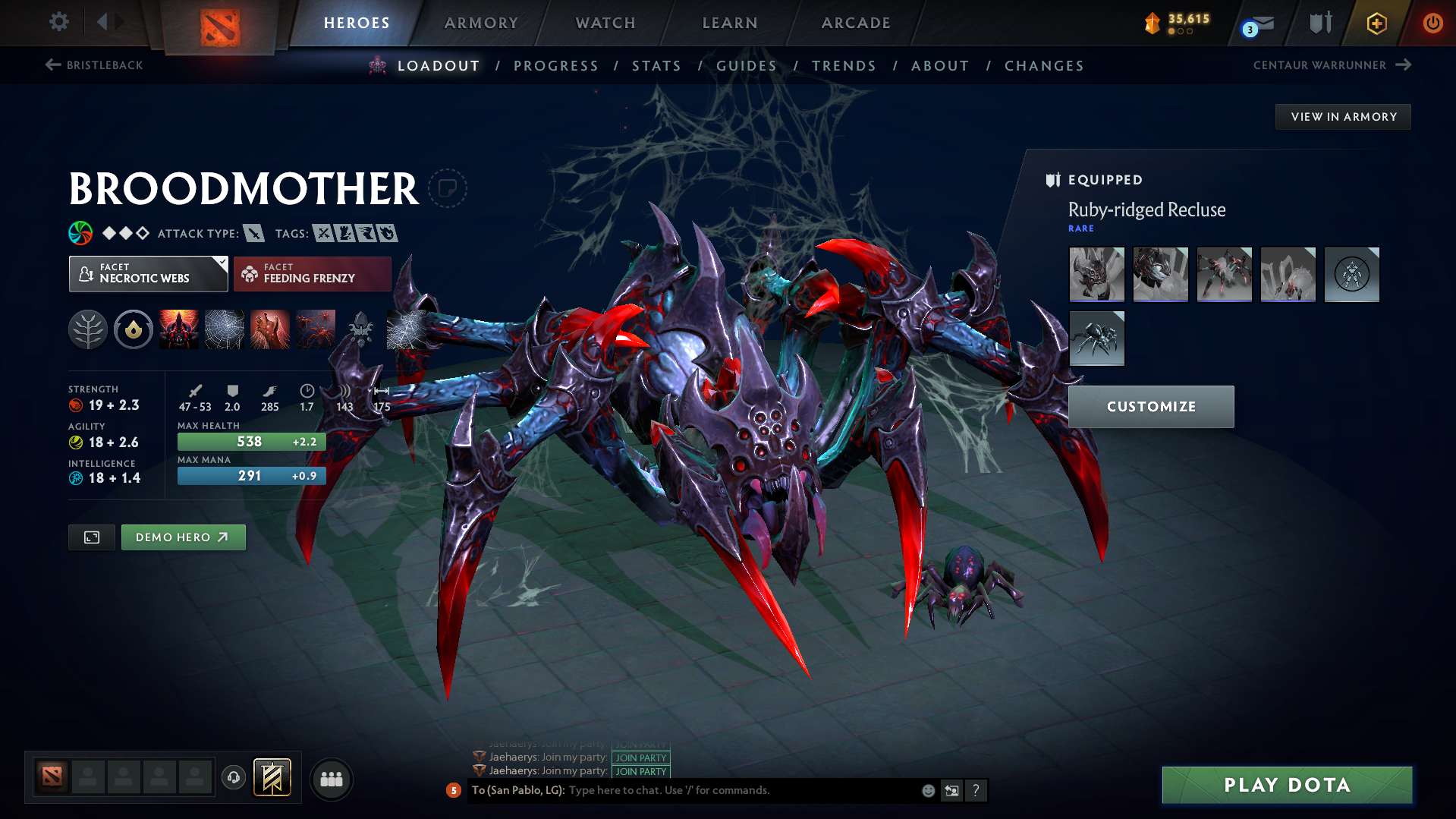
Task: Click the power/logout button
Action: click(1432, 23)
